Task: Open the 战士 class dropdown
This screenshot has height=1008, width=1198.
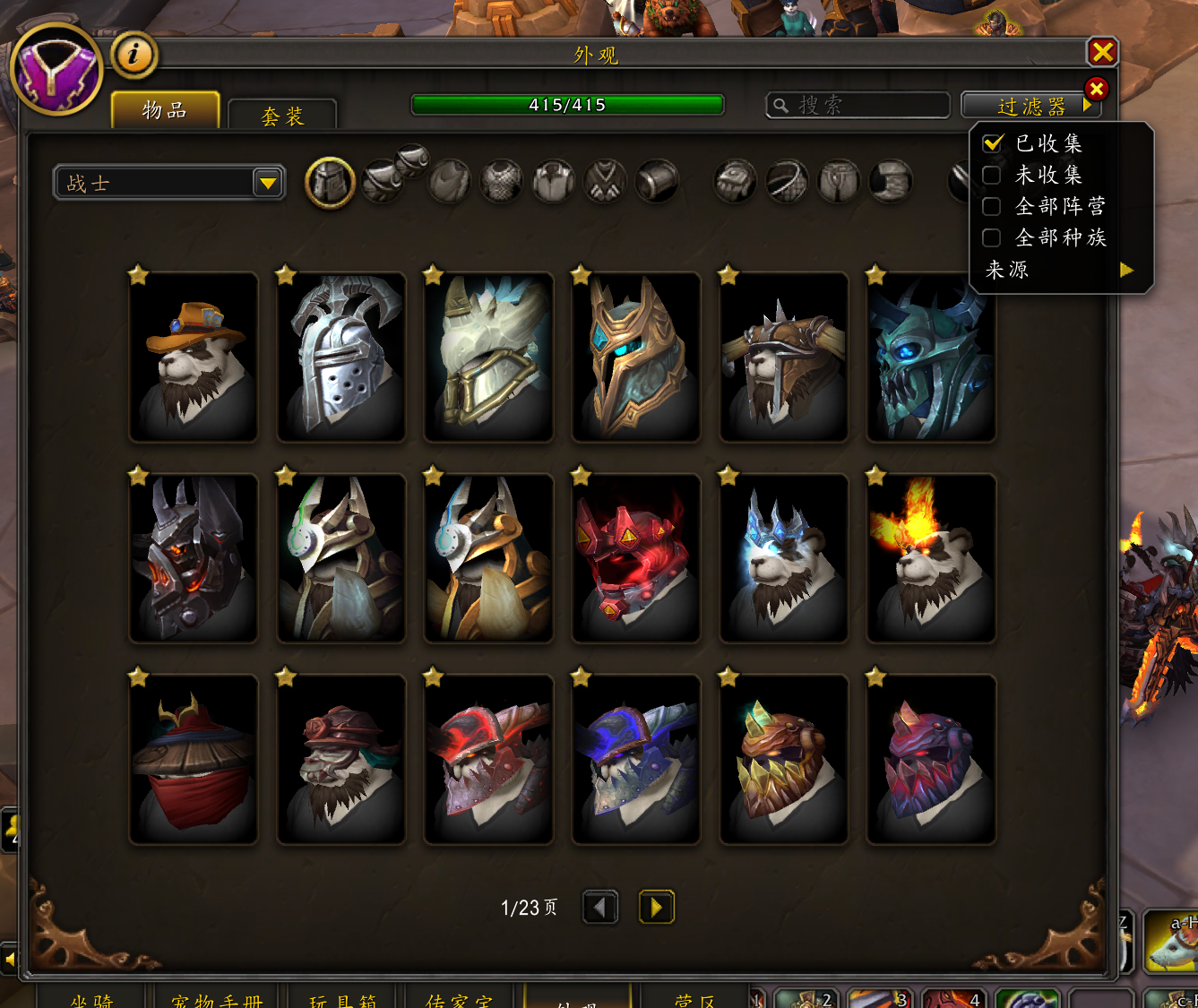Action: 267,184
